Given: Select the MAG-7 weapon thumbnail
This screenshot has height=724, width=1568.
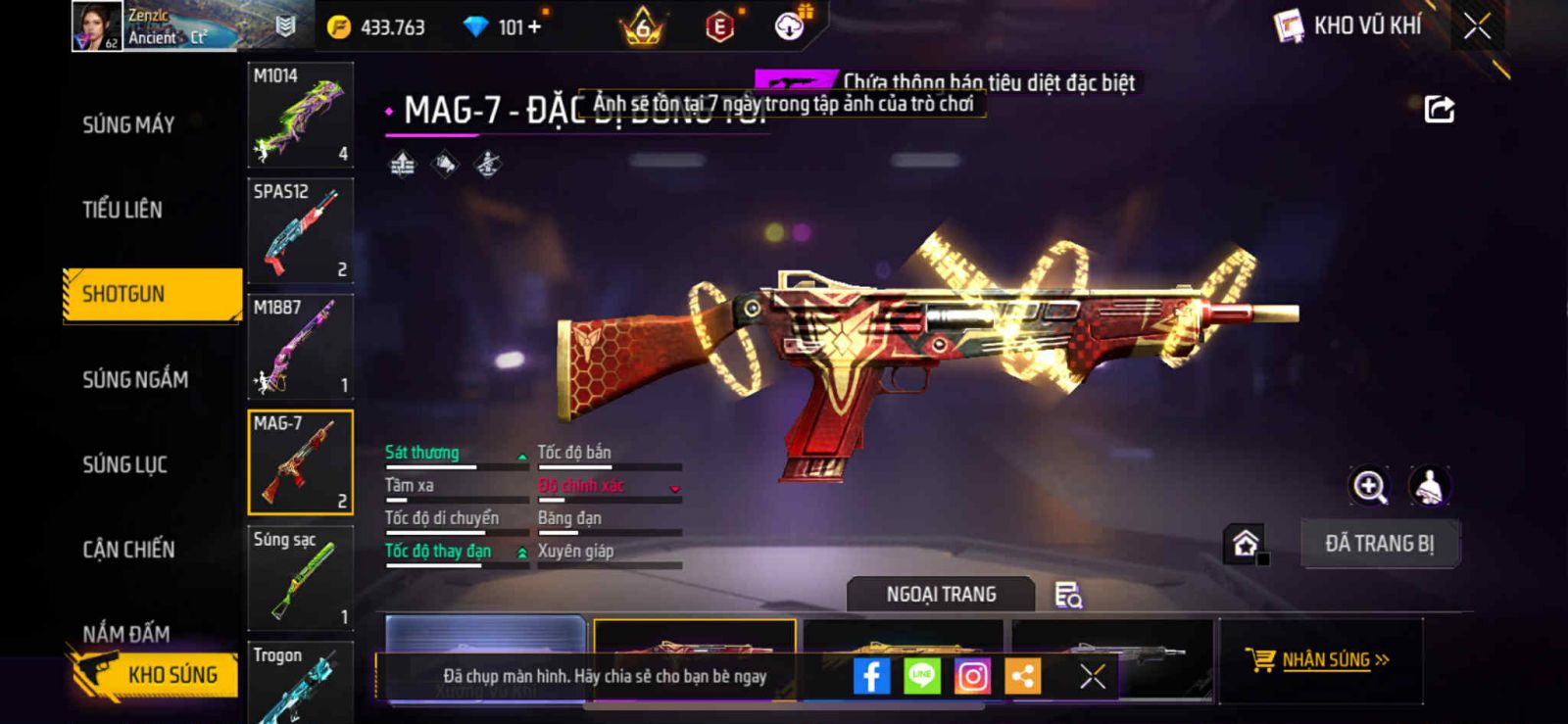Looking at the screenshot, I should click(x=300, y=462).
